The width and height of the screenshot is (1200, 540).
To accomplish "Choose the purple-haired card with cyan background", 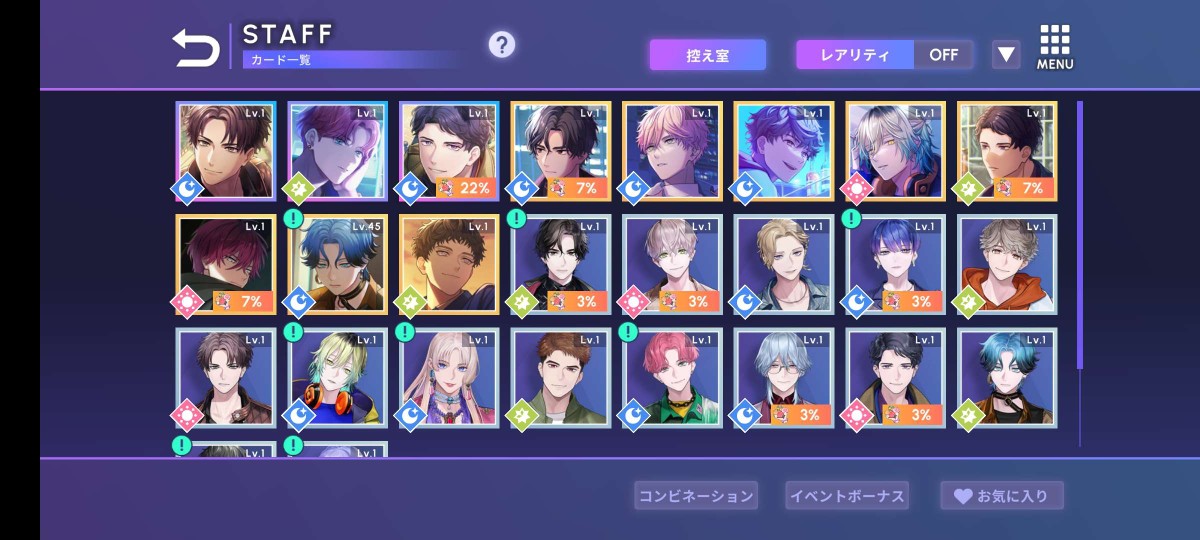I will point(784,151).
